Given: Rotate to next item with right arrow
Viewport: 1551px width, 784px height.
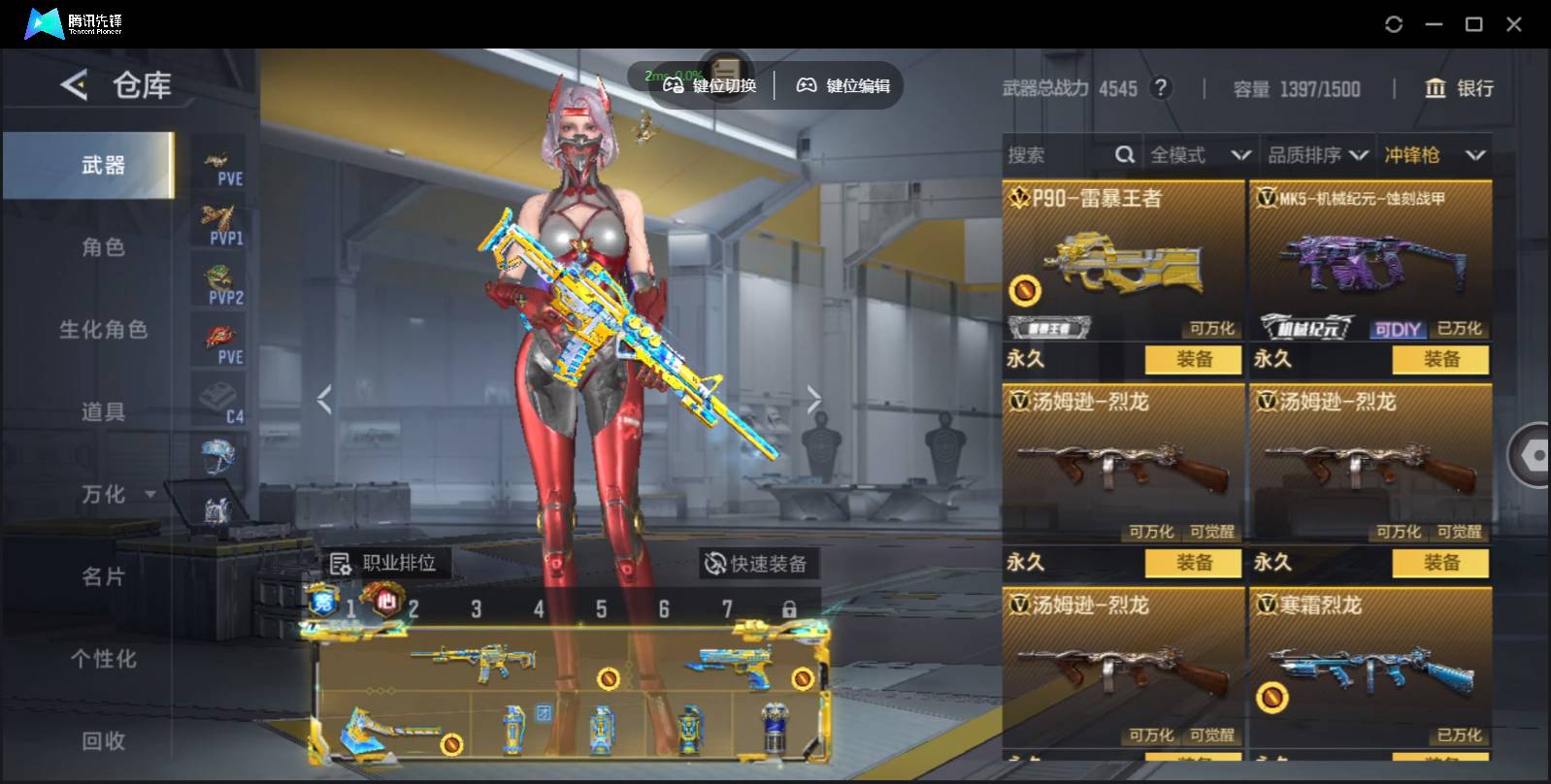Looking at the screenshot, I should point(813,399).
